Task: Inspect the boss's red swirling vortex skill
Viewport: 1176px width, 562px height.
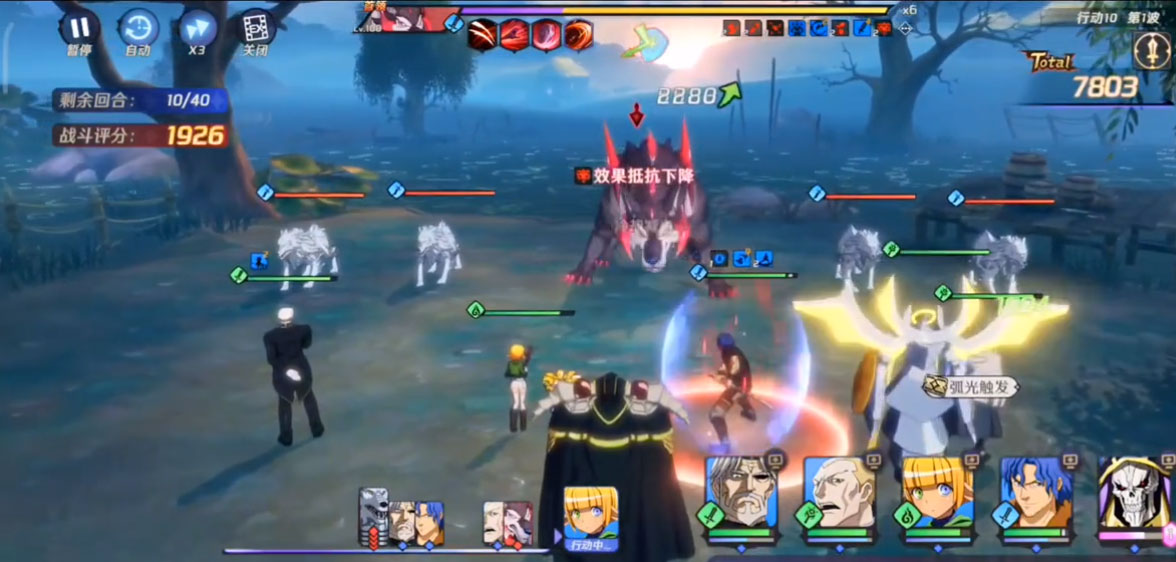Action: (x=578, y=35)
